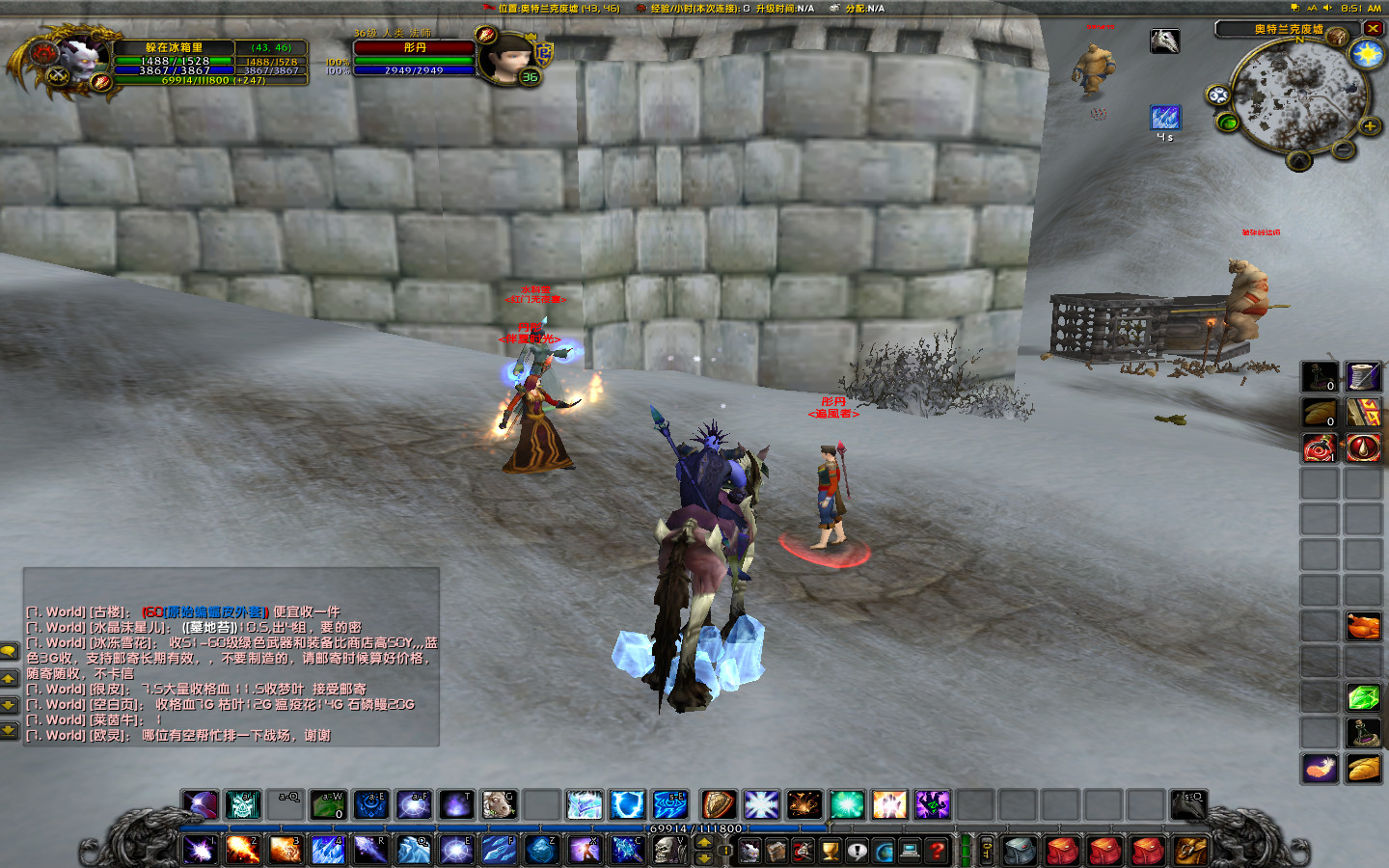
Task: Toggle the tracking icon left of the minimap
Action: pyautogui.click(x=1218, y=95)
